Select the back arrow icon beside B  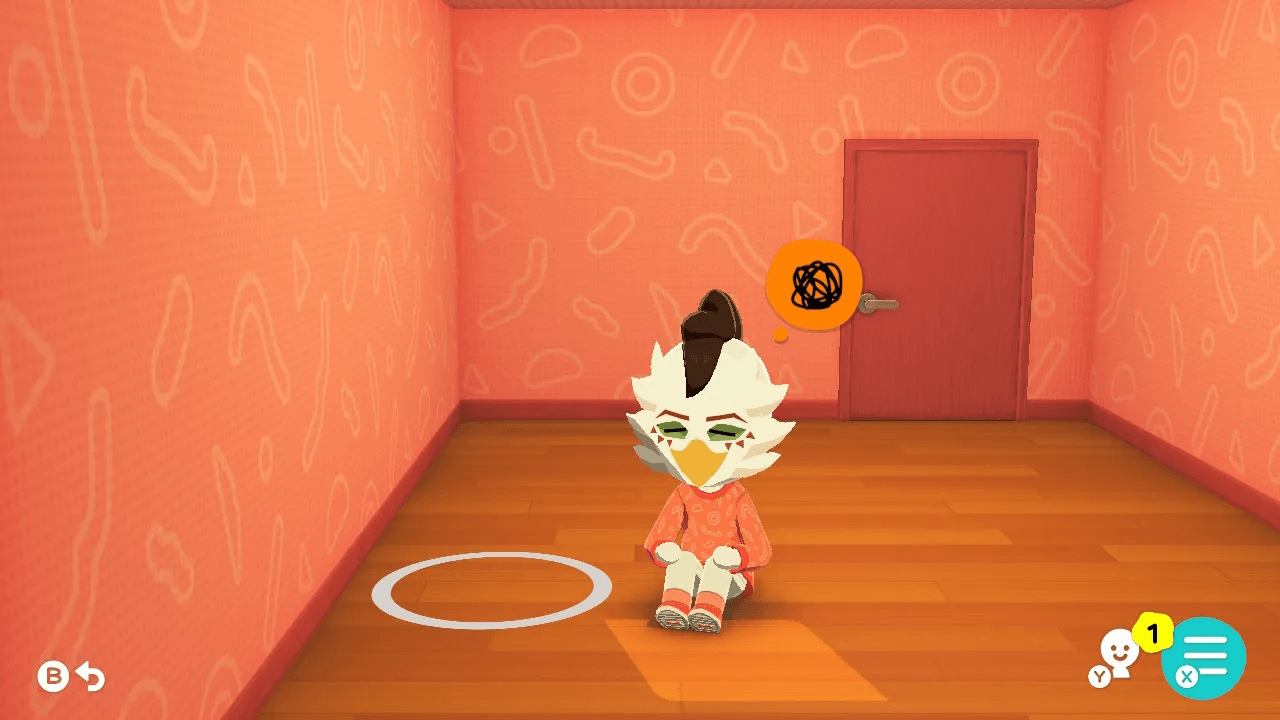(90, 678)
